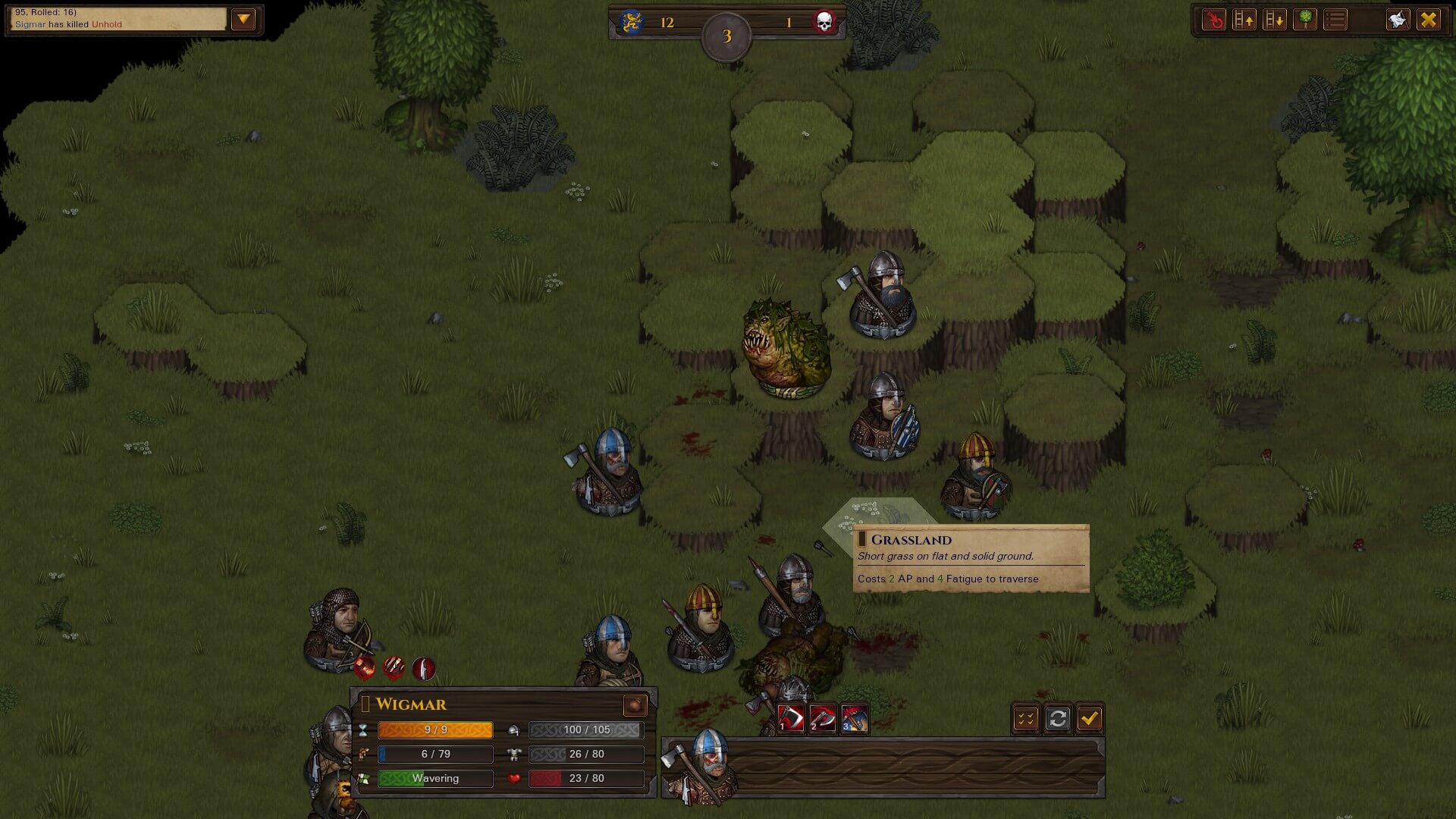Center camera with the red arrow button

[1214, 20]
